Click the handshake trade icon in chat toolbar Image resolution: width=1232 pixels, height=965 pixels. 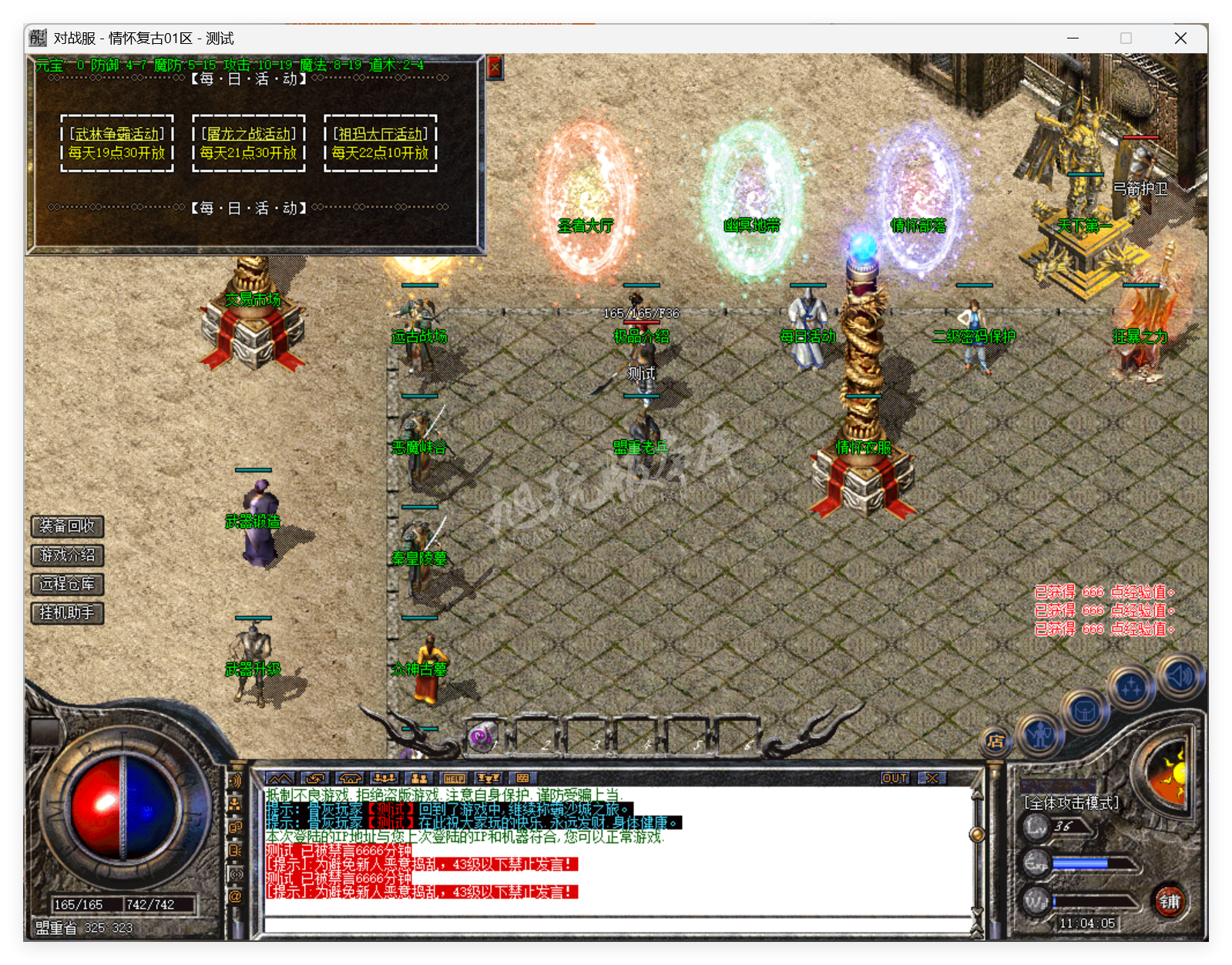[314, 778]
